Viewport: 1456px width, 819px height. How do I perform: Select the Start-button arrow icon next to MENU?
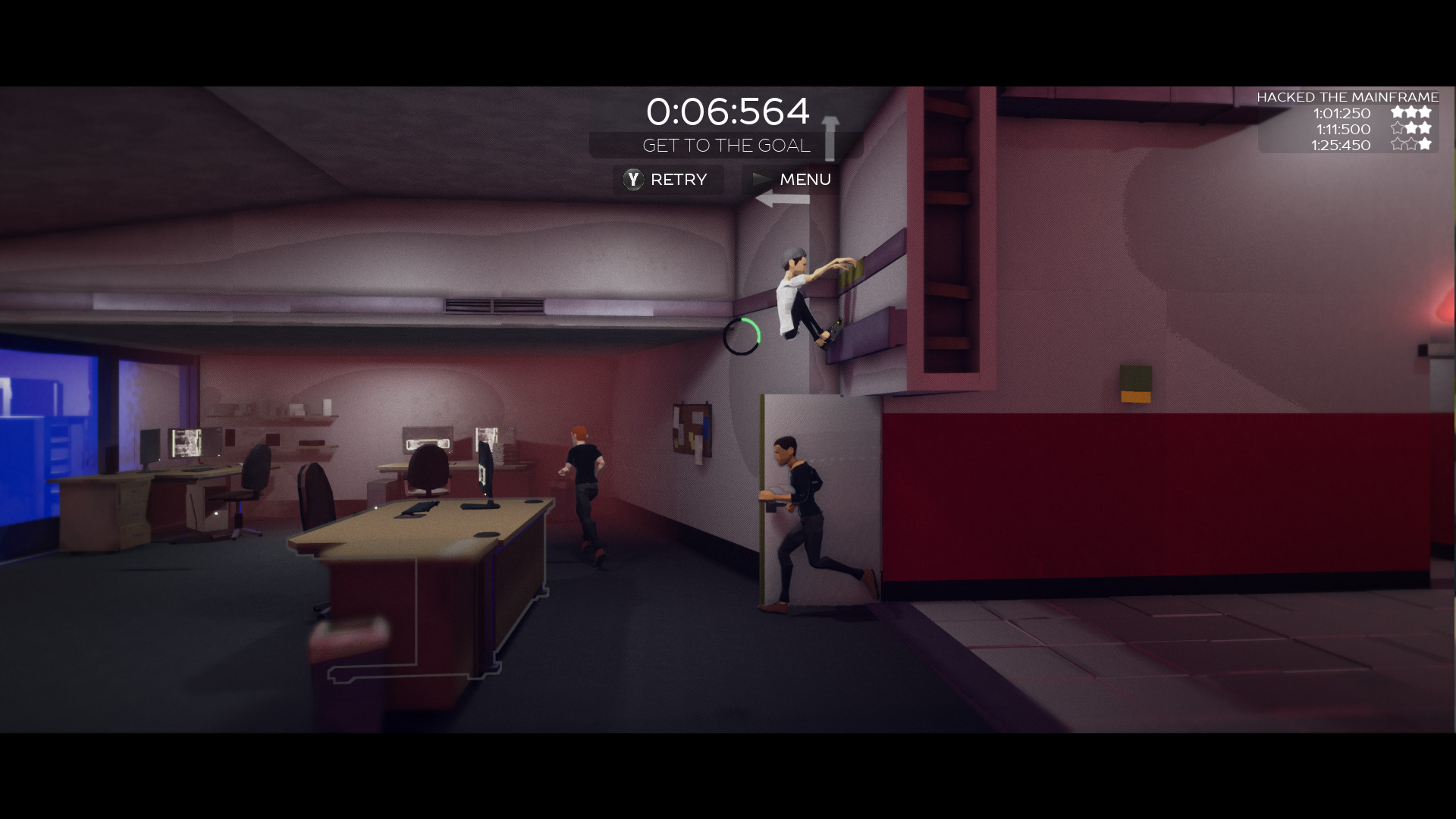click(x=761, y=180)
